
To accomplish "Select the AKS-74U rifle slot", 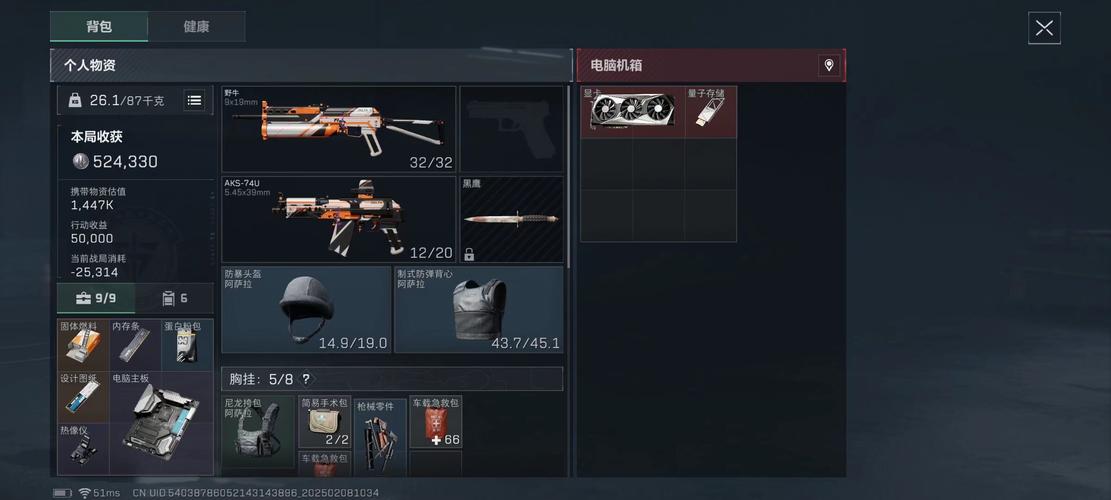I will point(338,219).
